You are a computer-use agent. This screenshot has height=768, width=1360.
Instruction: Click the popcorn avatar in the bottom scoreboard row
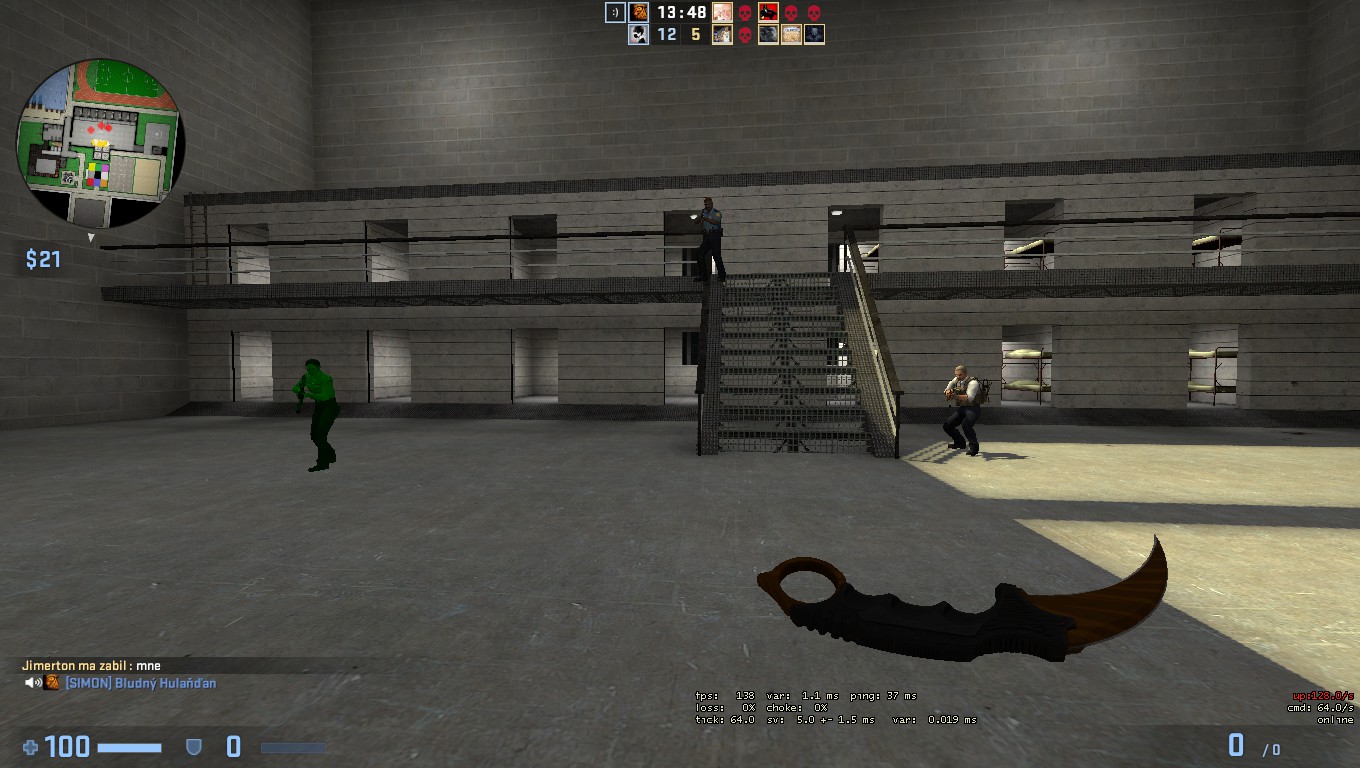point(791,34)
